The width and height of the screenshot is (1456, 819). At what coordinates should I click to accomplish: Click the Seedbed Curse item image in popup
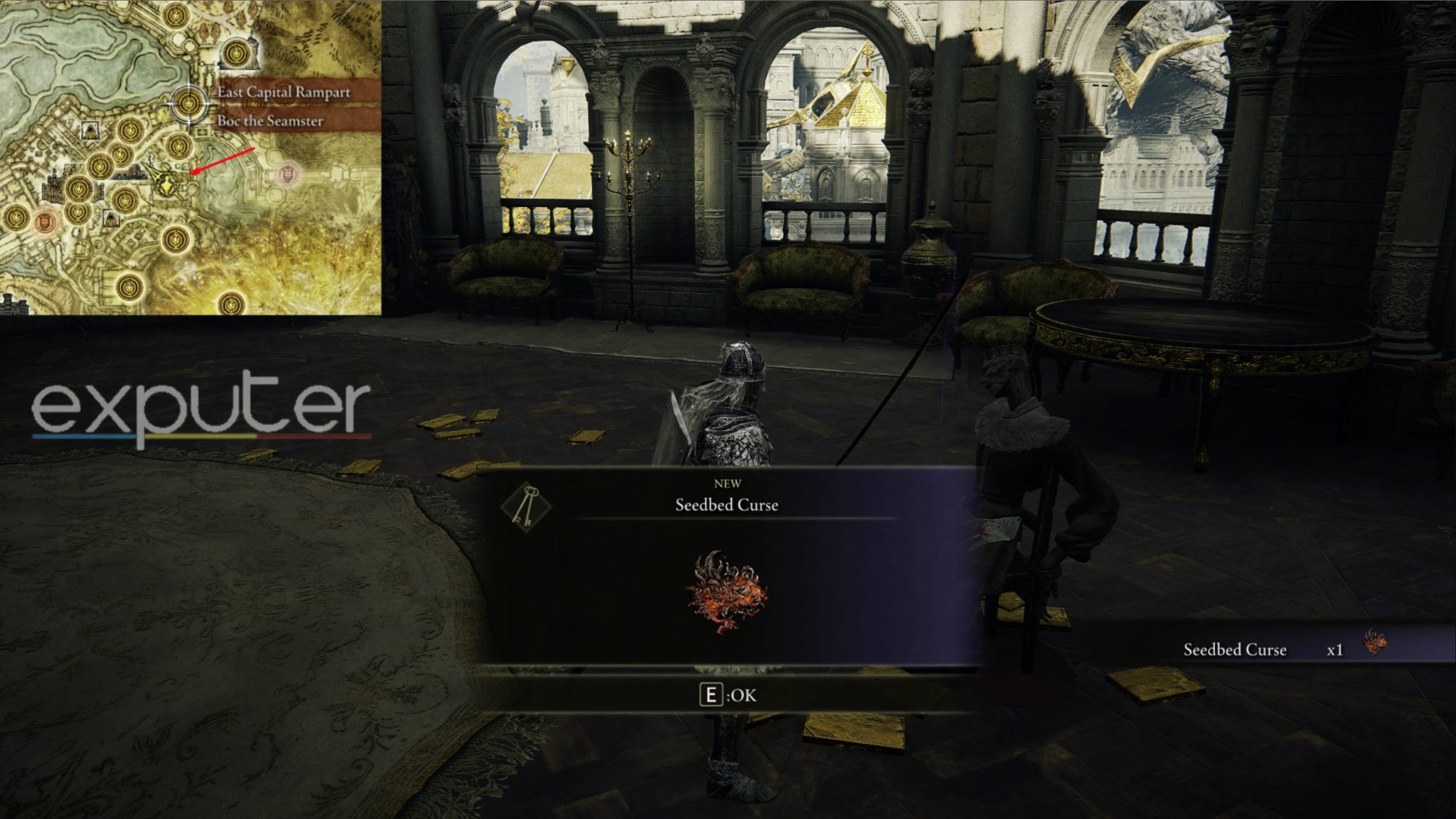pos(726,591)
